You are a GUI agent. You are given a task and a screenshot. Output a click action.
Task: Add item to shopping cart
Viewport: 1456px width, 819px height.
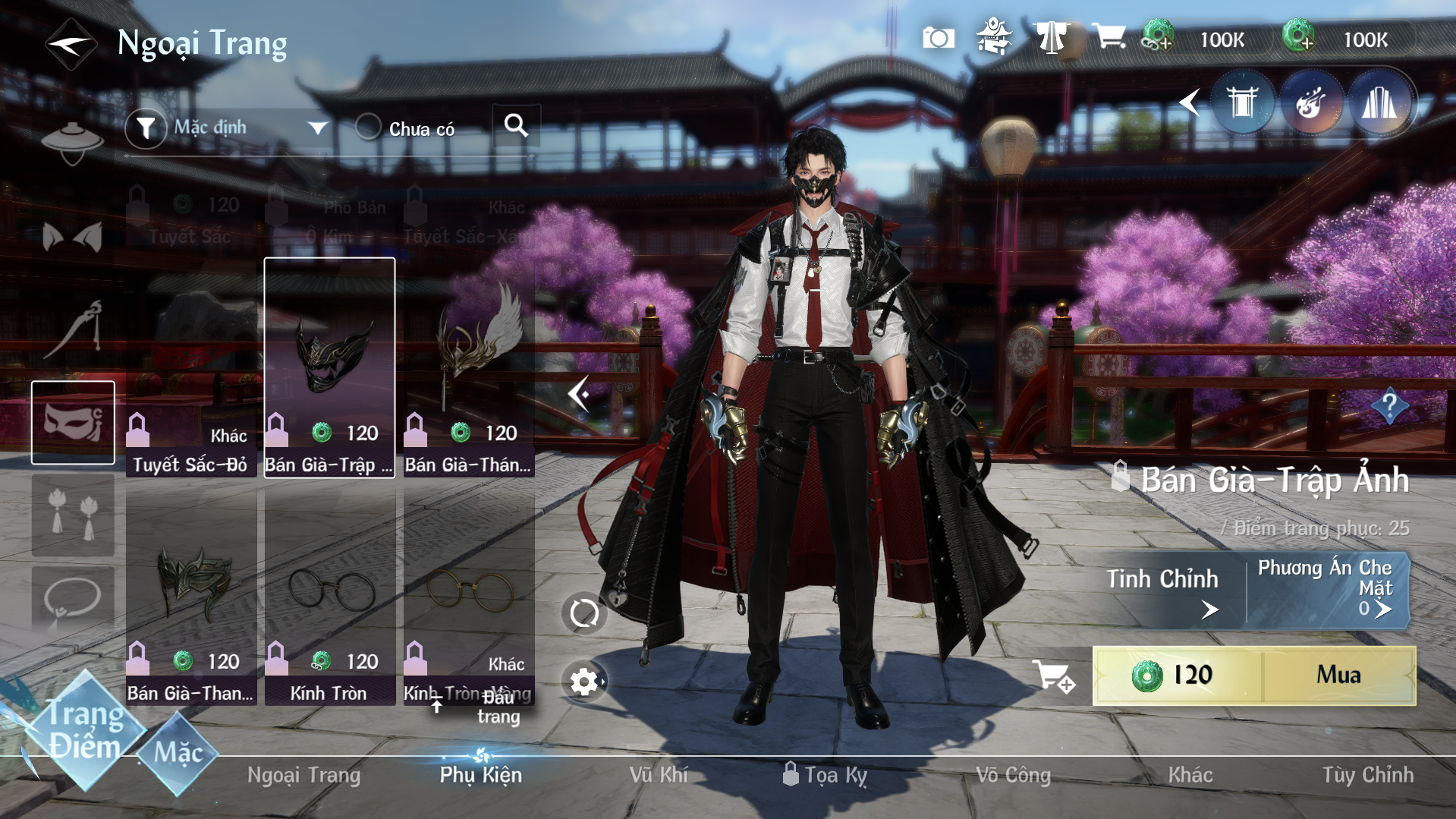point(1053,676)
